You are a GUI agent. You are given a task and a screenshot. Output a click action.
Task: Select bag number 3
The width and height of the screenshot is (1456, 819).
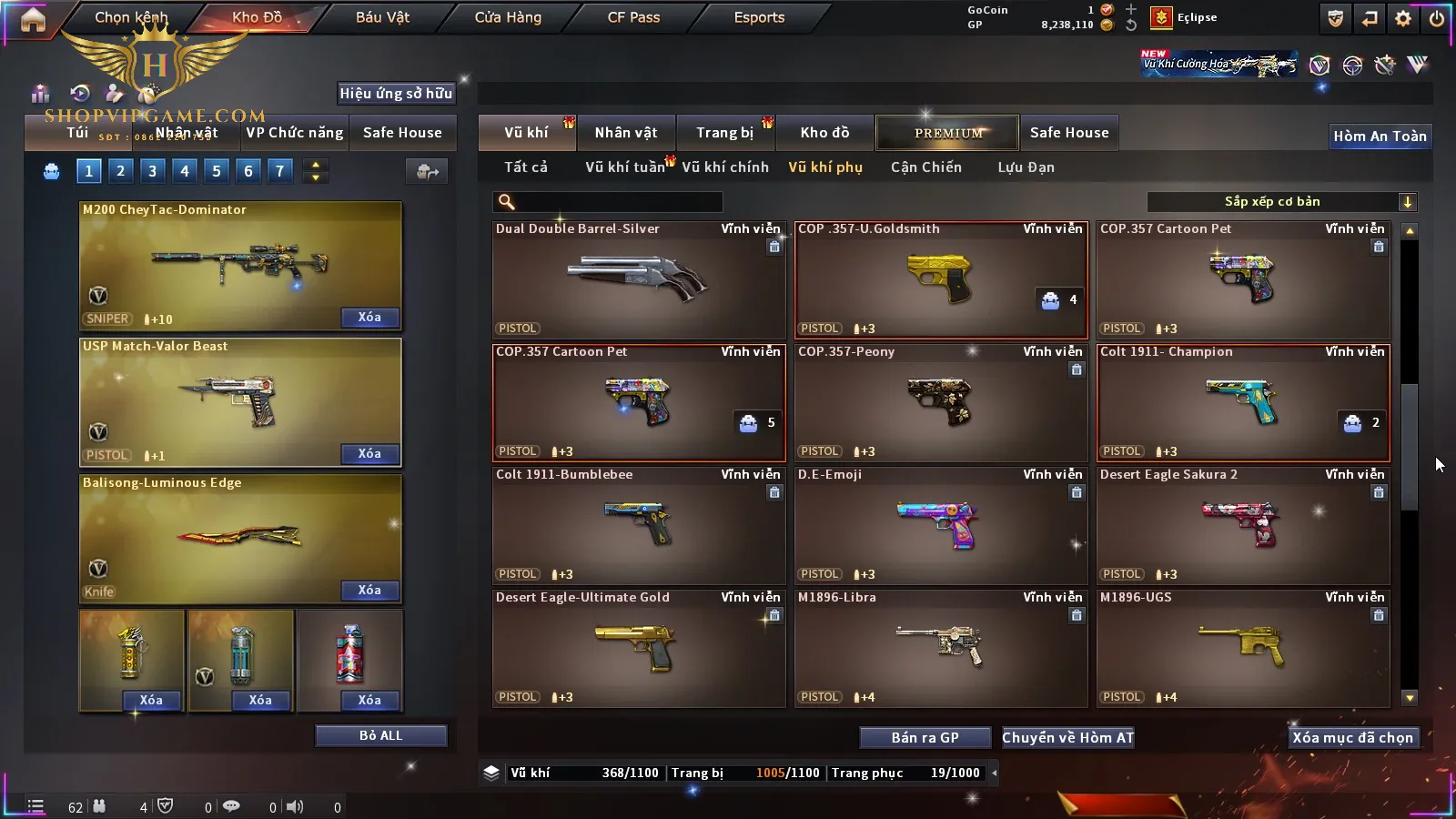152,170
